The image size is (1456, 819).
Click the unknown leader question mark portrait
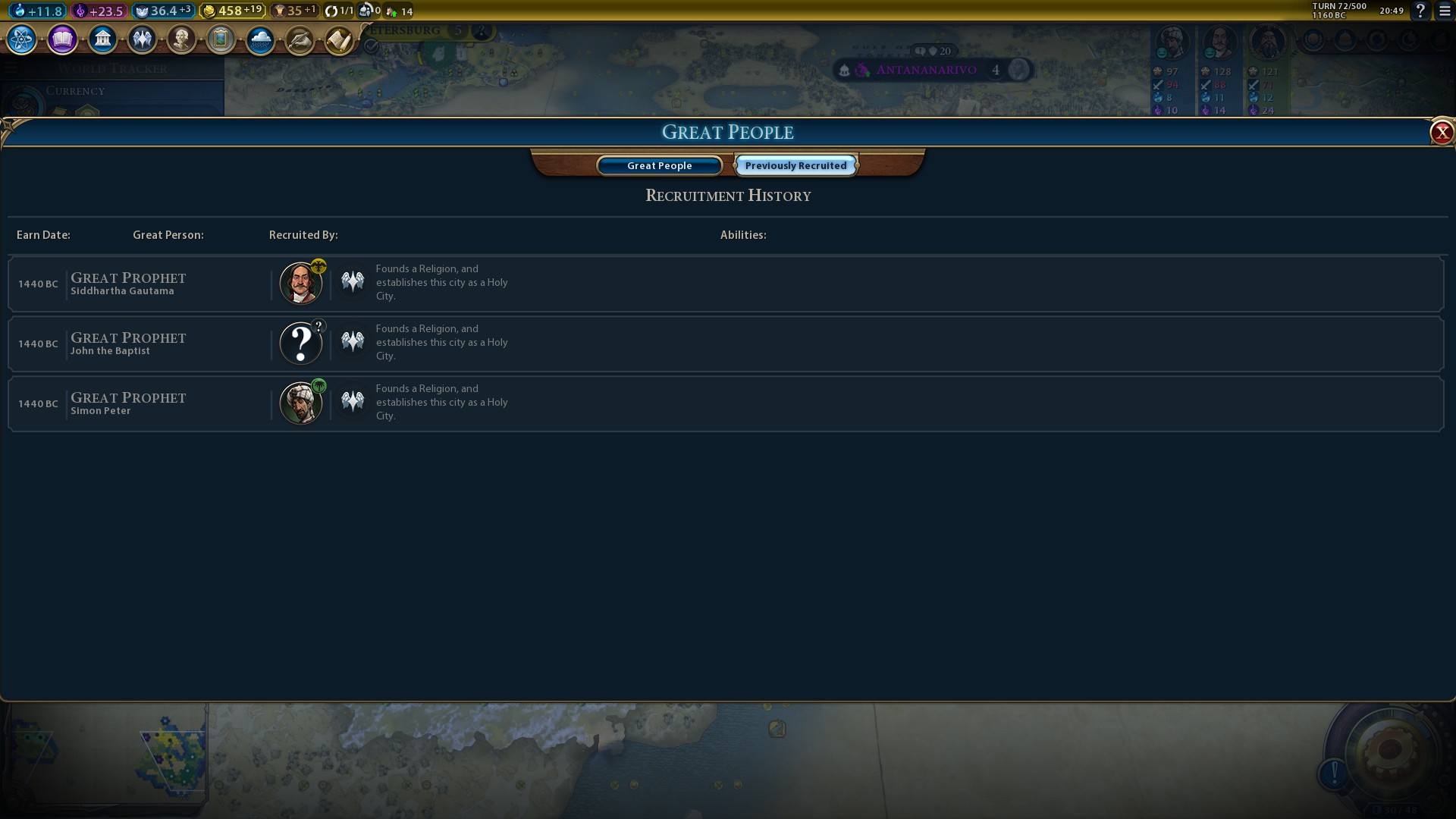301,344
